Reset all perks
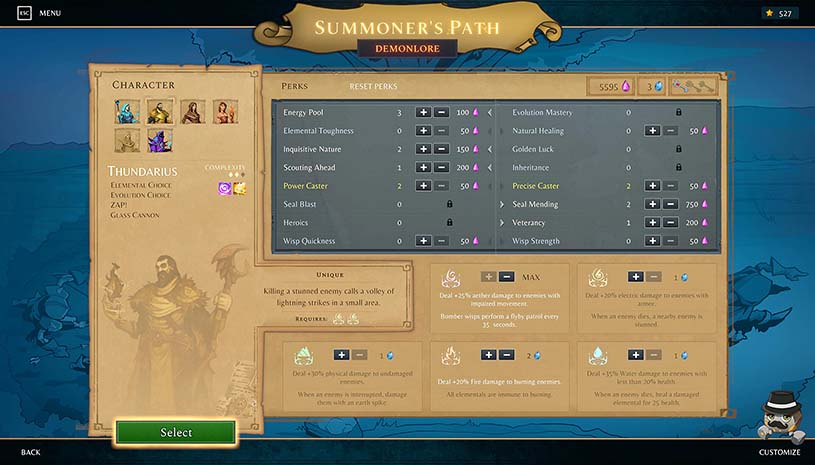The height and width of the screenshot is (465, 815). pos(373,87)
